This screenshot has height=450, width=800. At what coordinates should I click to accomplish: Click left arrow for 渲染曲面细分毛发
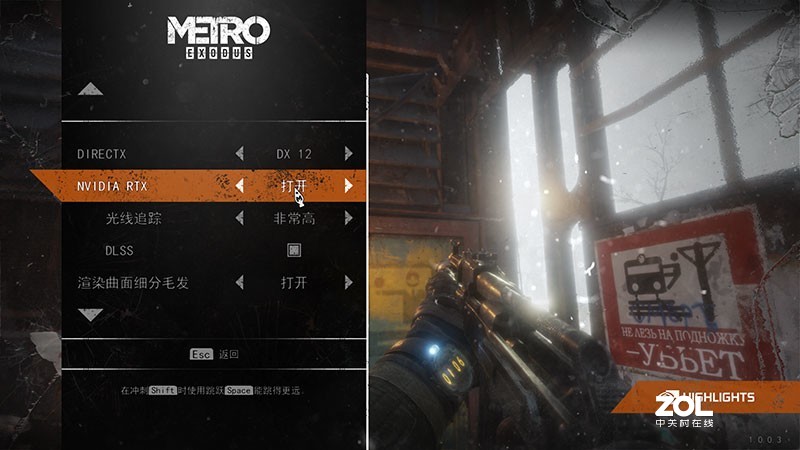coord(239,283)
